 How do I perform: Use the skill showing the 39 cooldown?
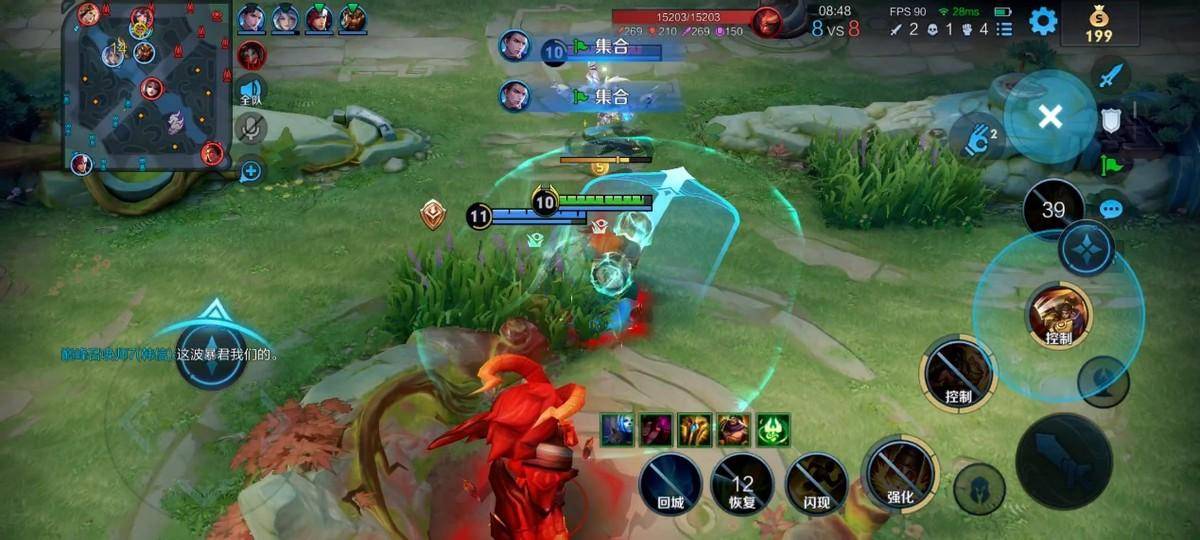click(1053, 210)
